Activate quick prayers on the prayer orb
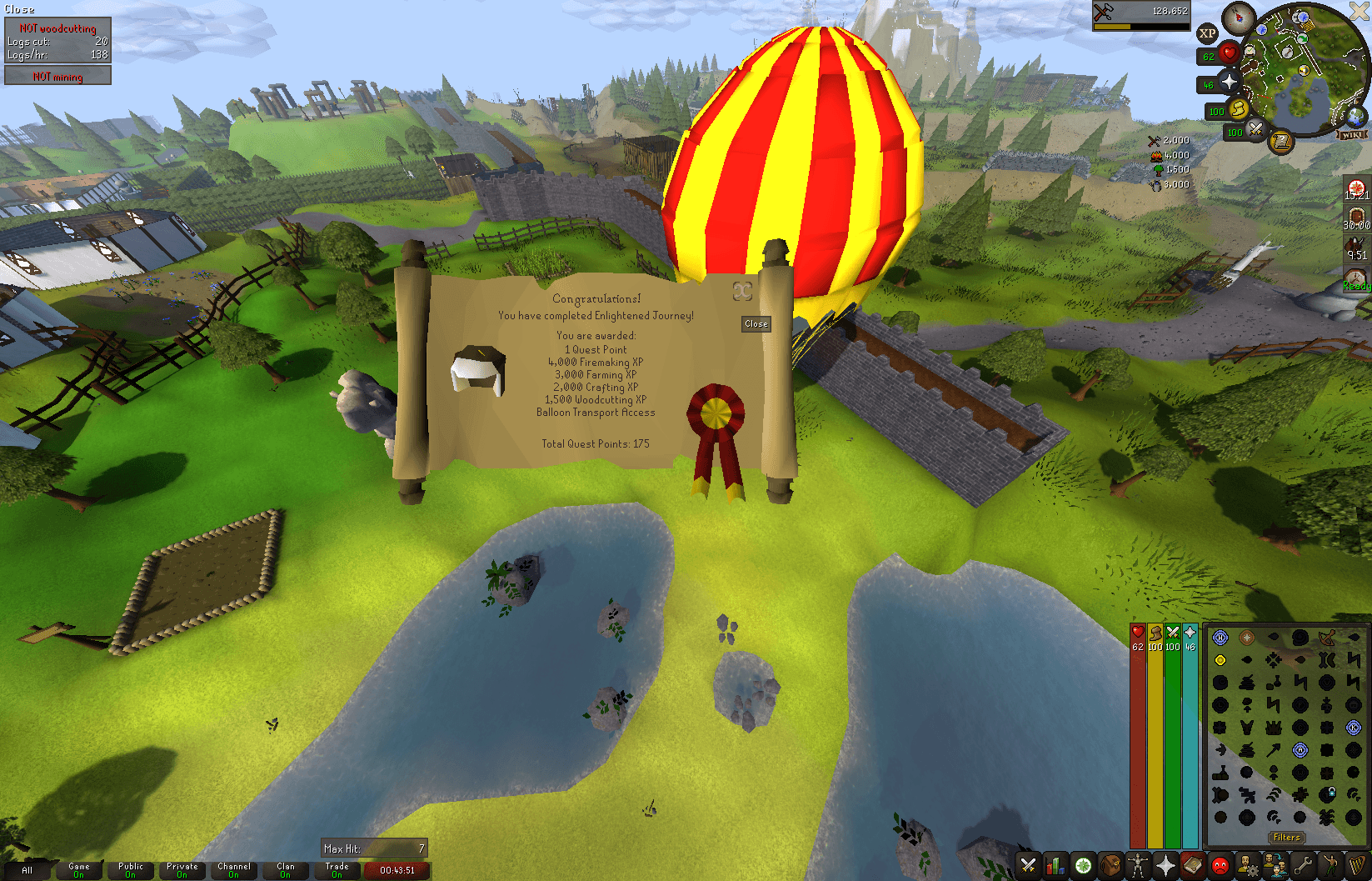The image size is (1372, 881). [x=1228, y=83]
